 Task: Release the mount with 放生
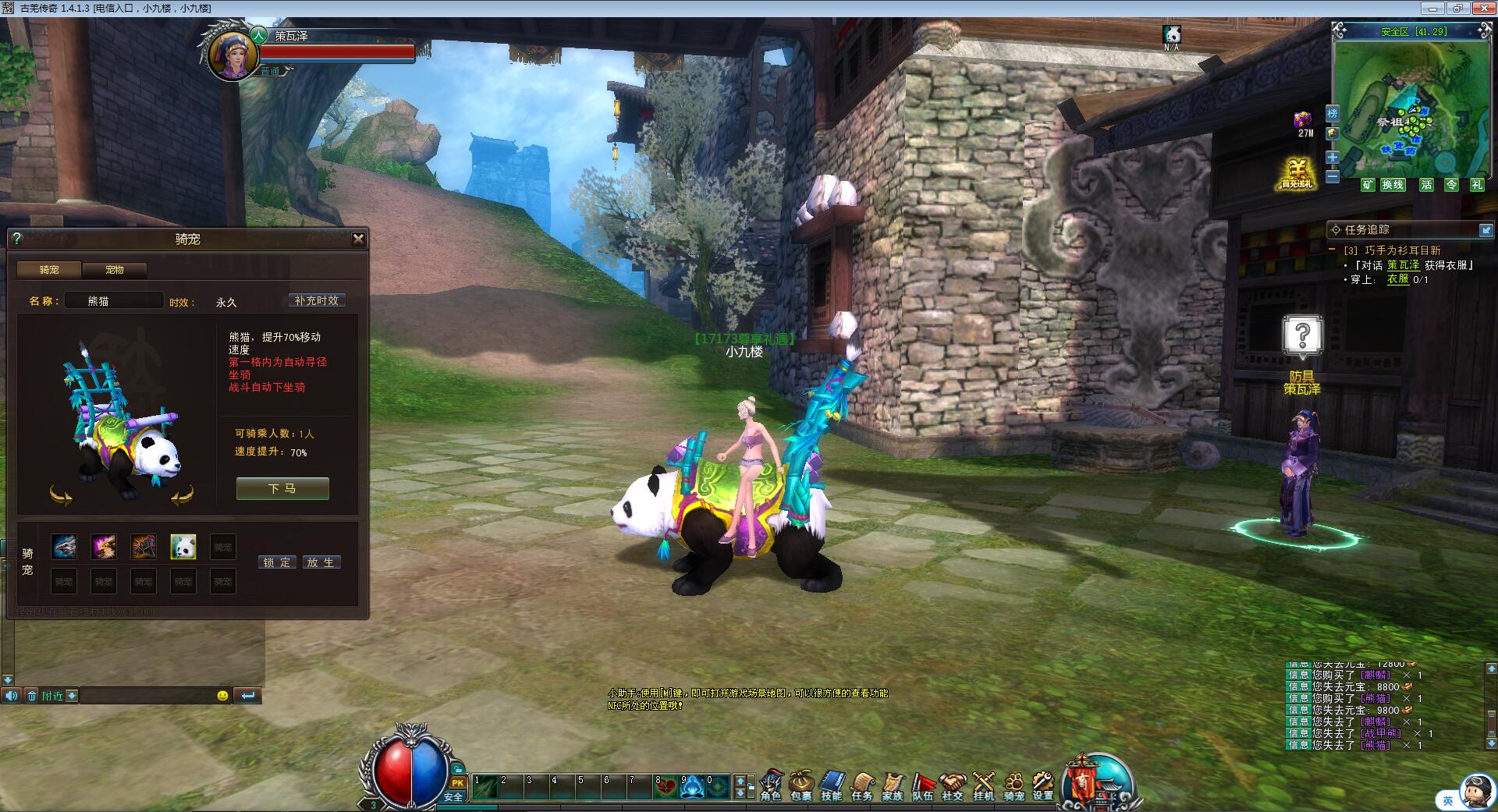coord(321,562)
